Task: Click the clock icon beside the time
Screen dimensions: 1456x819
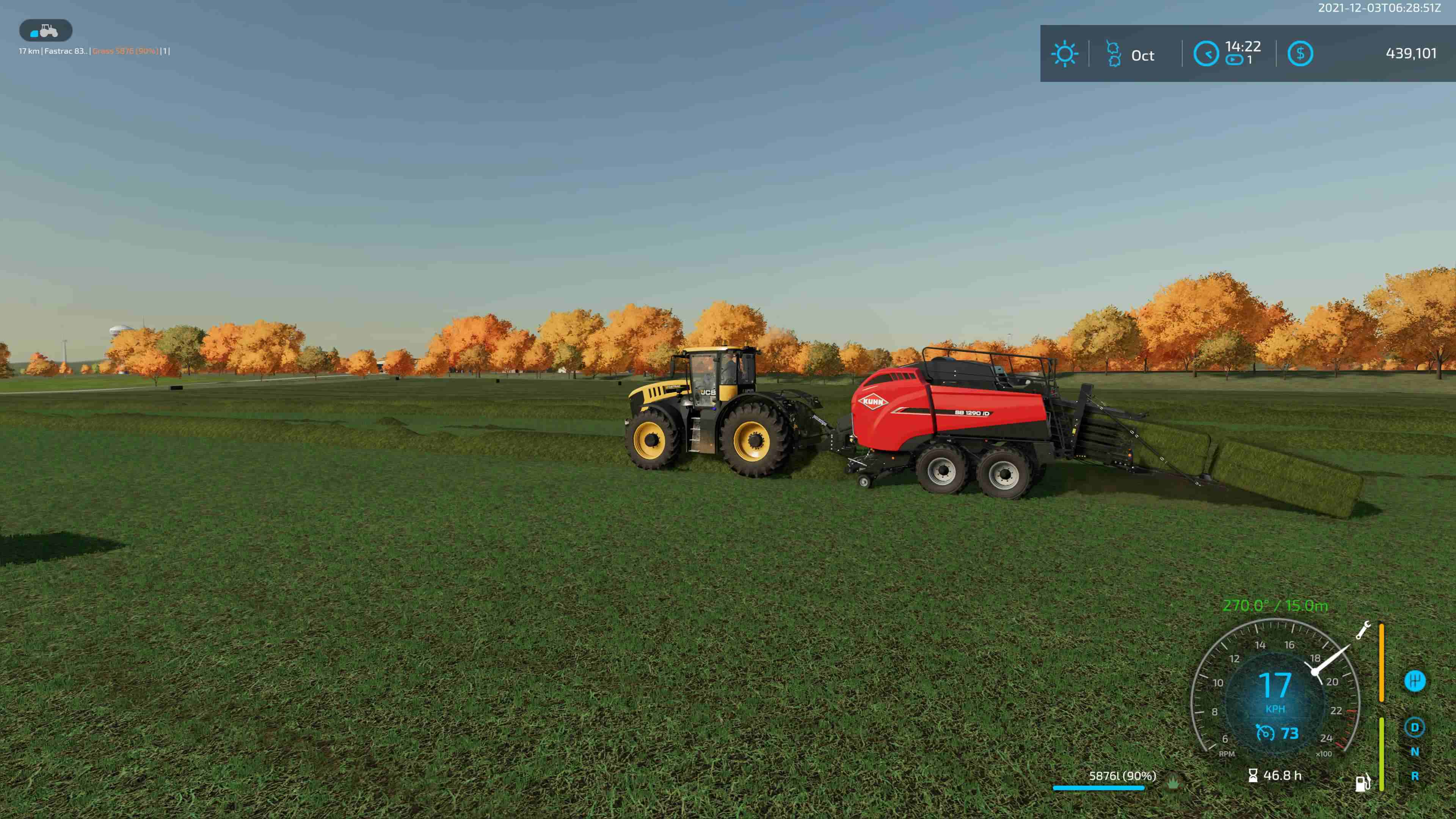Action: click(1206, 54)
